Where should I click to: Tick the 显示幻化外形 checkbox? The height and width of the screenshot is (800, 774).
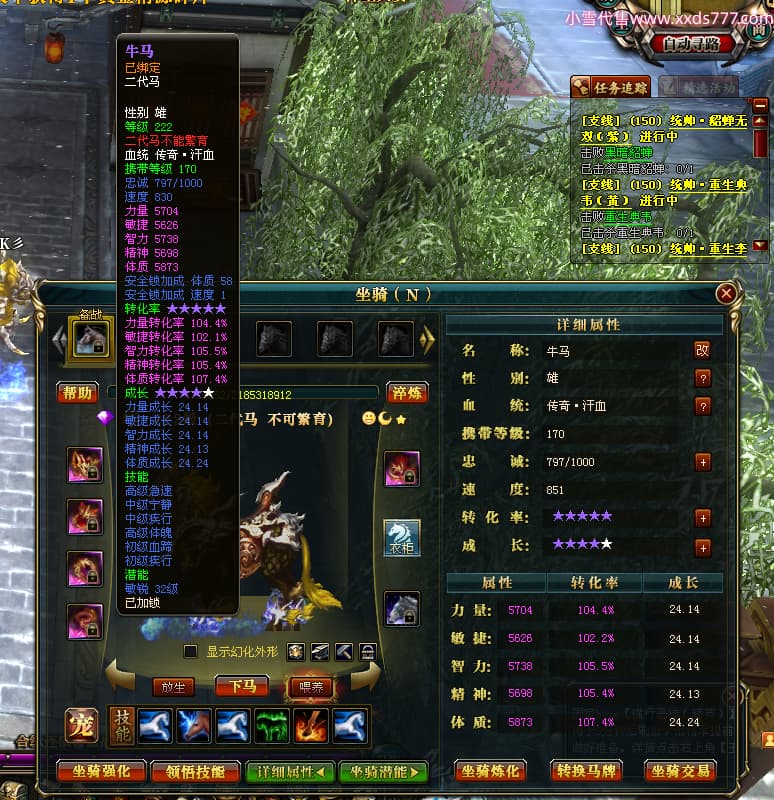click(190, 651)
